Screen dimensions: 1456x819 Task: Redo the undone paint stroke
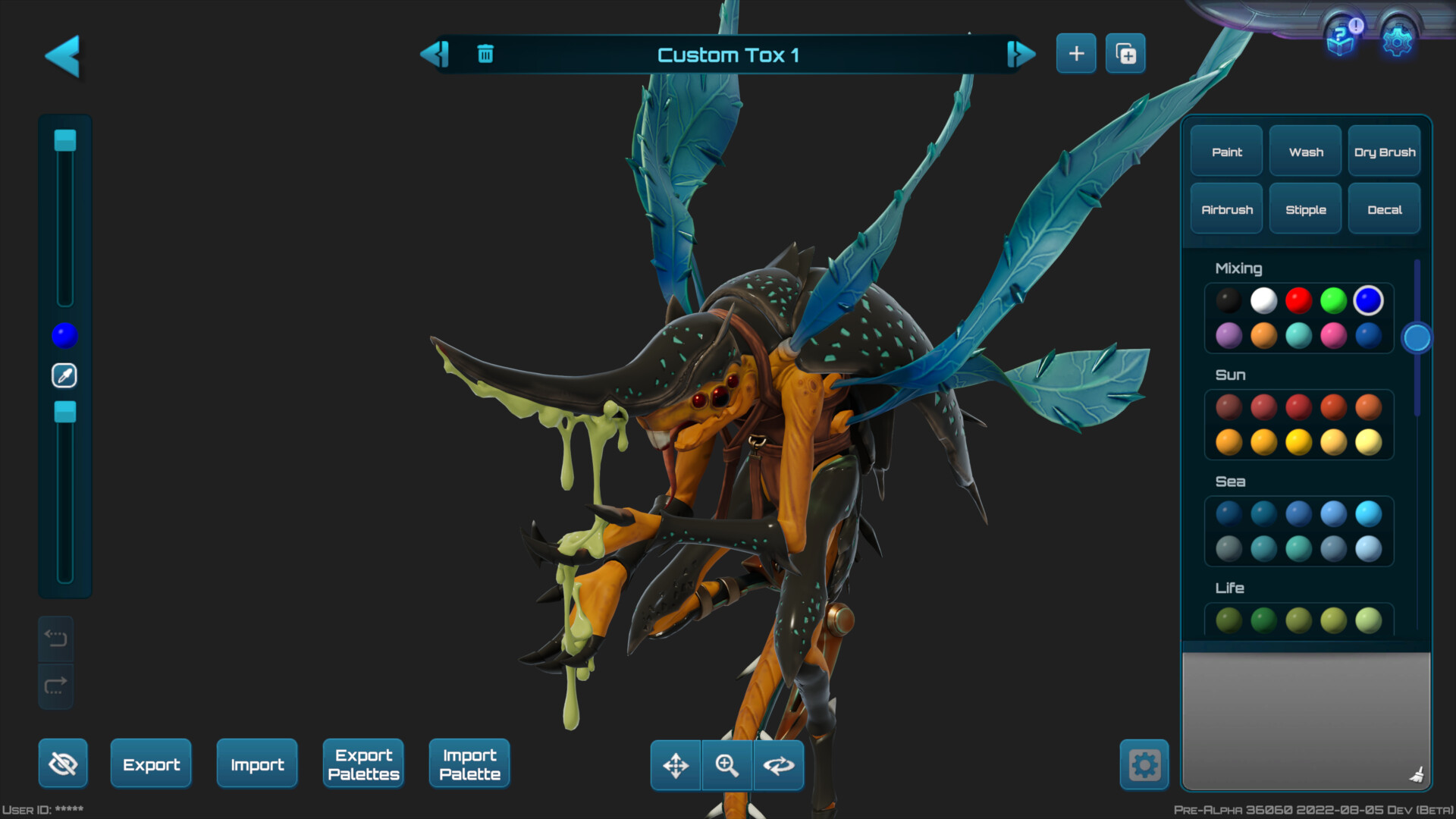click(x=55, y=686)
